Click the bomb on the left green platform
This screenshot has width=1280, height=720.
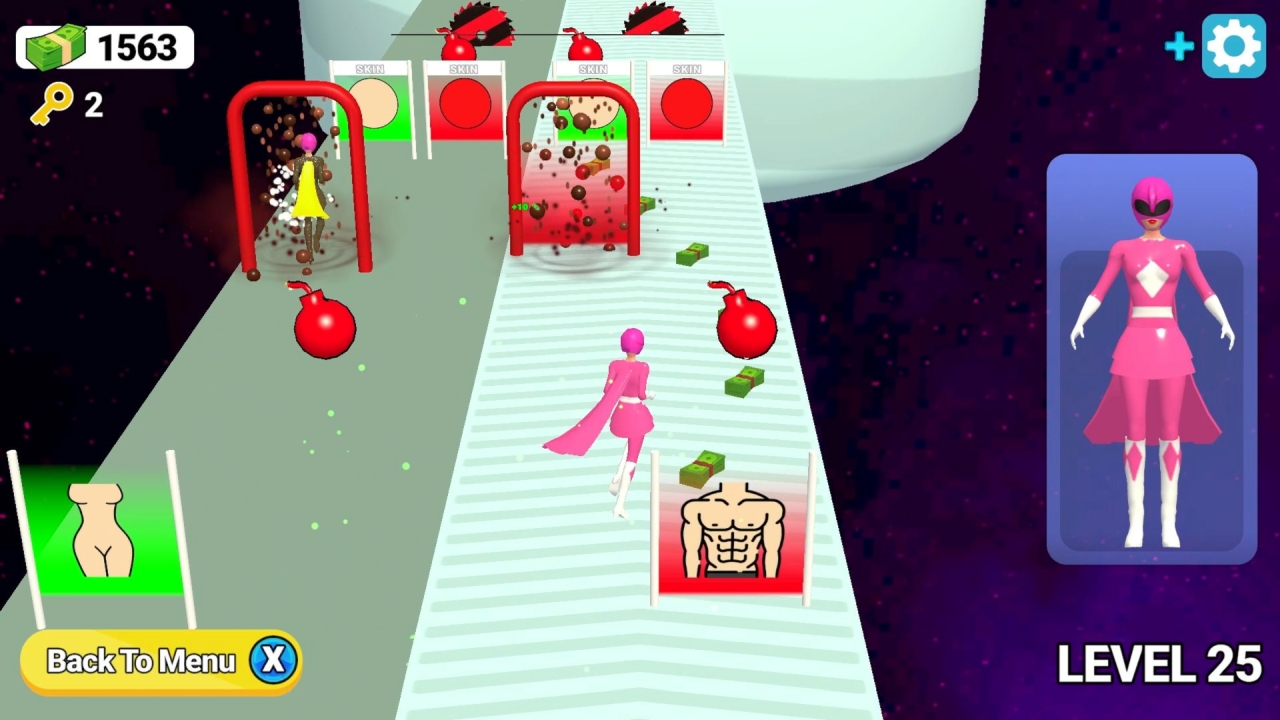click(325, 330)
